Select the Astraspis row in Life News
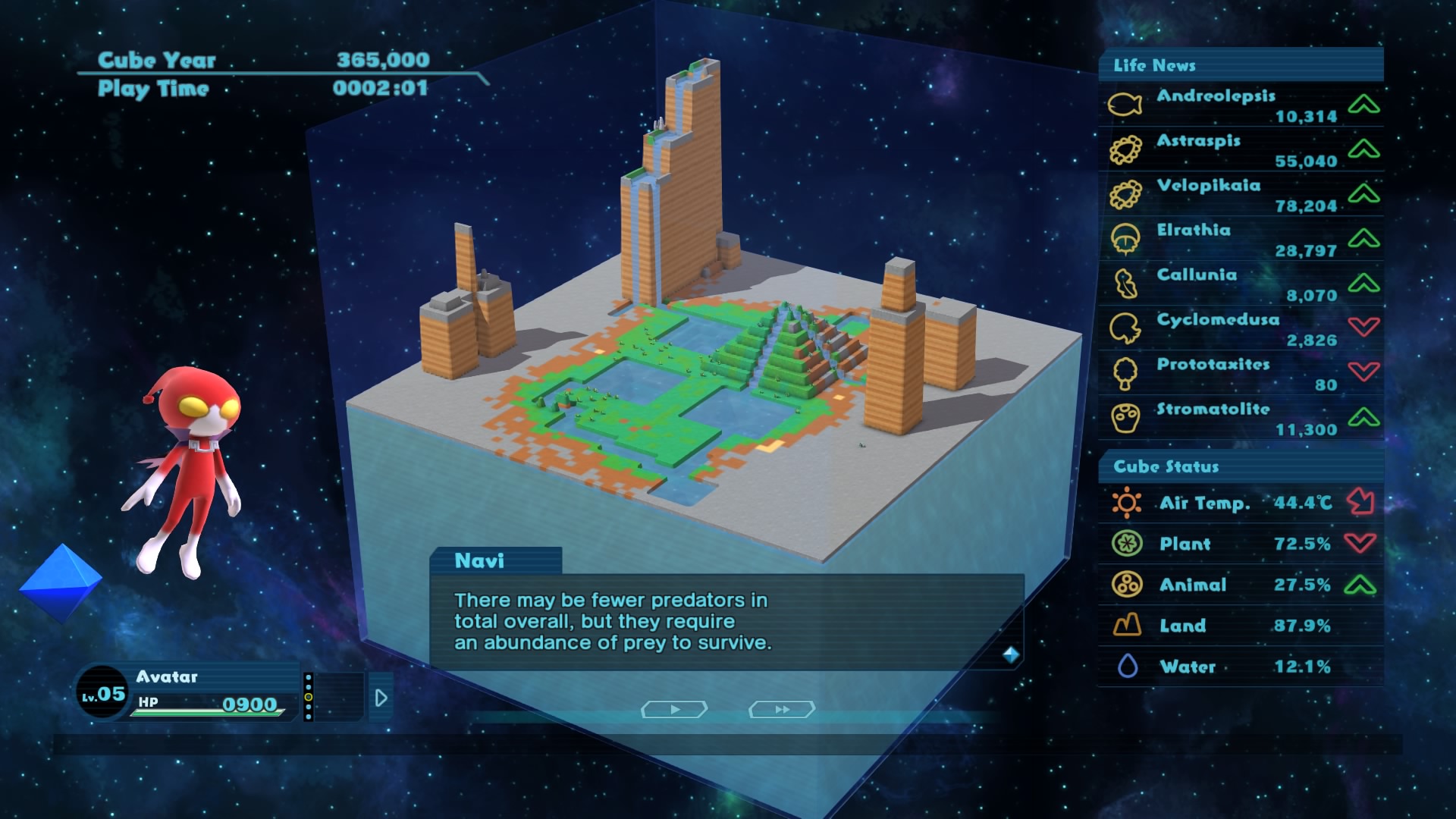The height and width of the screenshot is (819, 1456). pyautogui.click(x=1241, y=150)
